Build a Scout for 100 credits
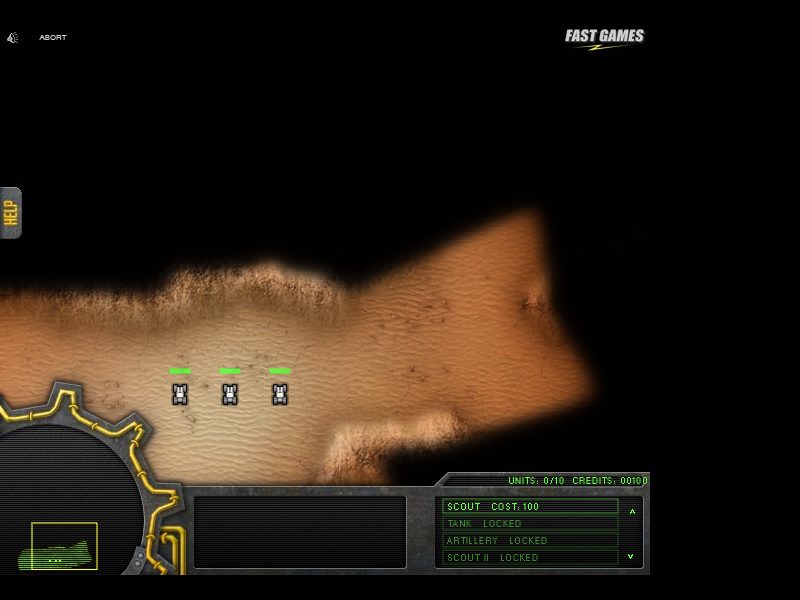The image size is (800, 600). pyautogui.click(x=530, y=507)
